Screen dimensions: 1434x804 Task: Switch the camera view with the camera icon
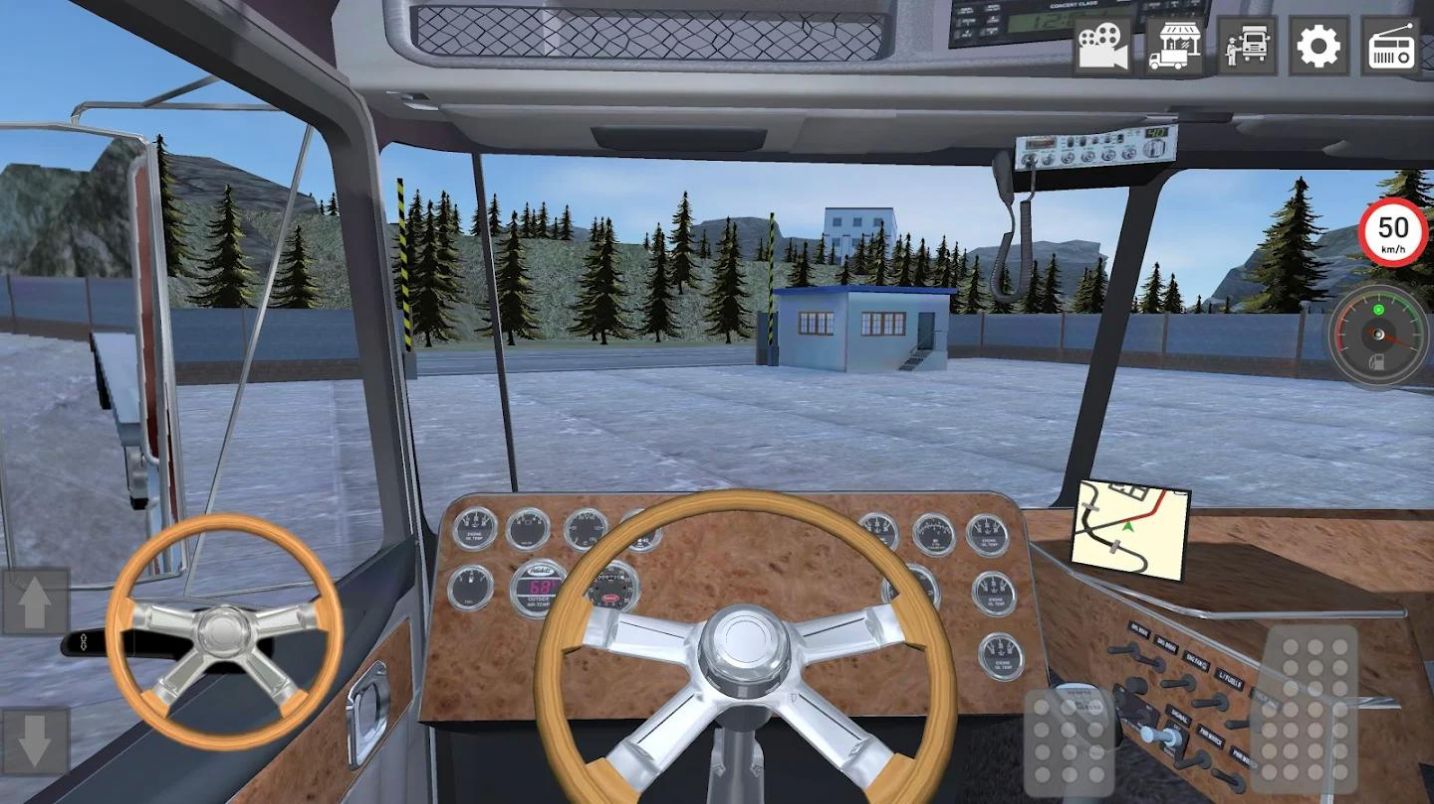pyautogui.click(x=1102, y=46)
